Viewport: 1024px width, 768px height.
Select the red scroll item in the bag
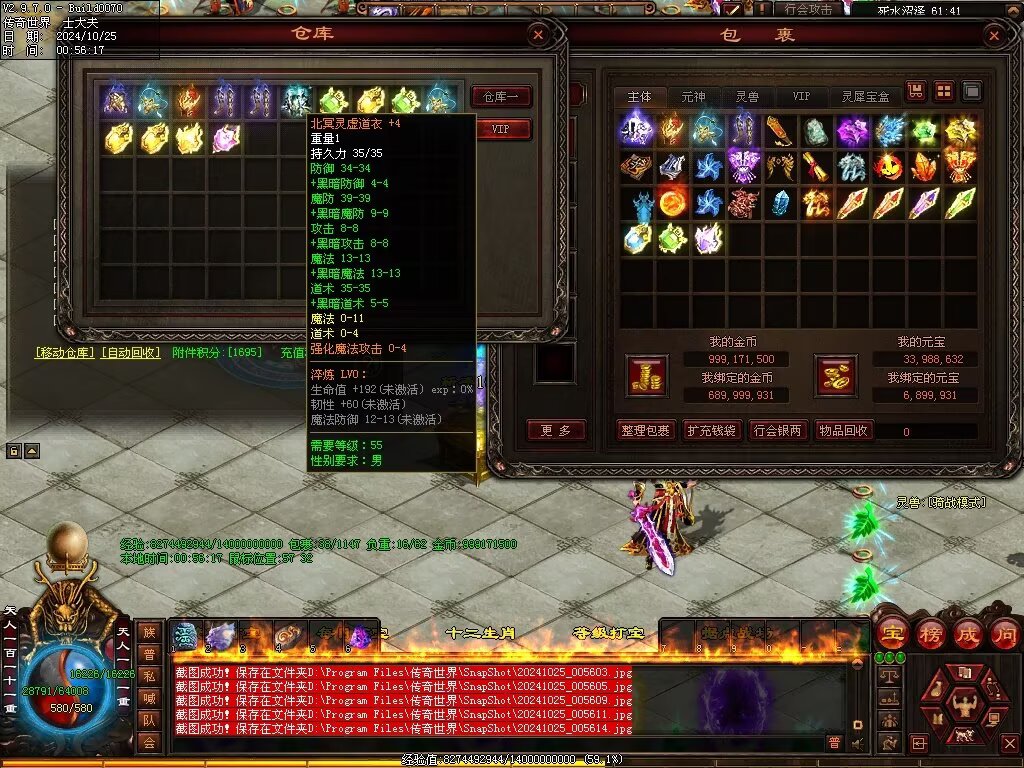[815, 166]
